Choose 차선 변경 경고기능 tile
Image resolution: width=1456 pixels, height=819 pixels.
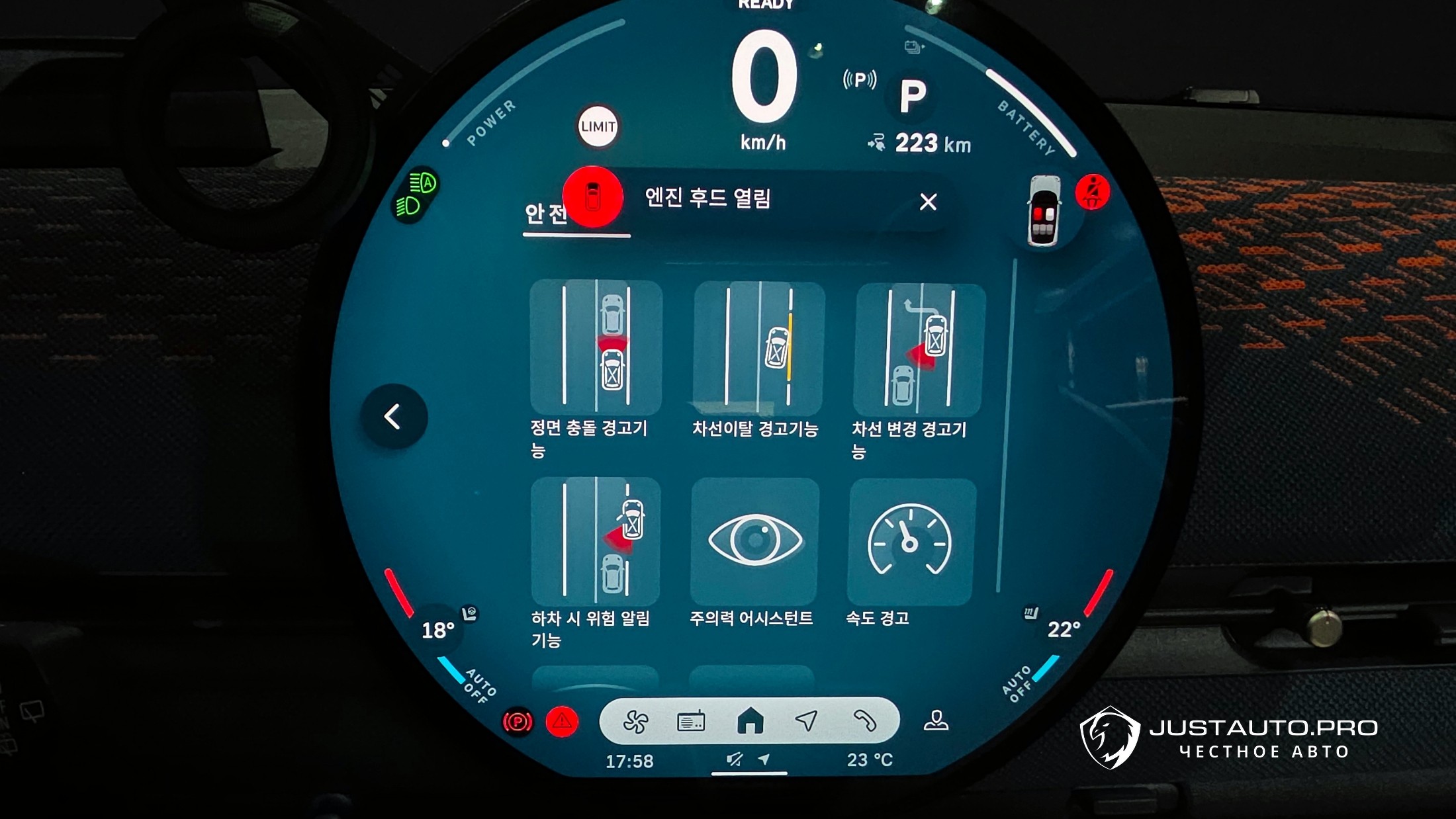click(x=920, y=349)
